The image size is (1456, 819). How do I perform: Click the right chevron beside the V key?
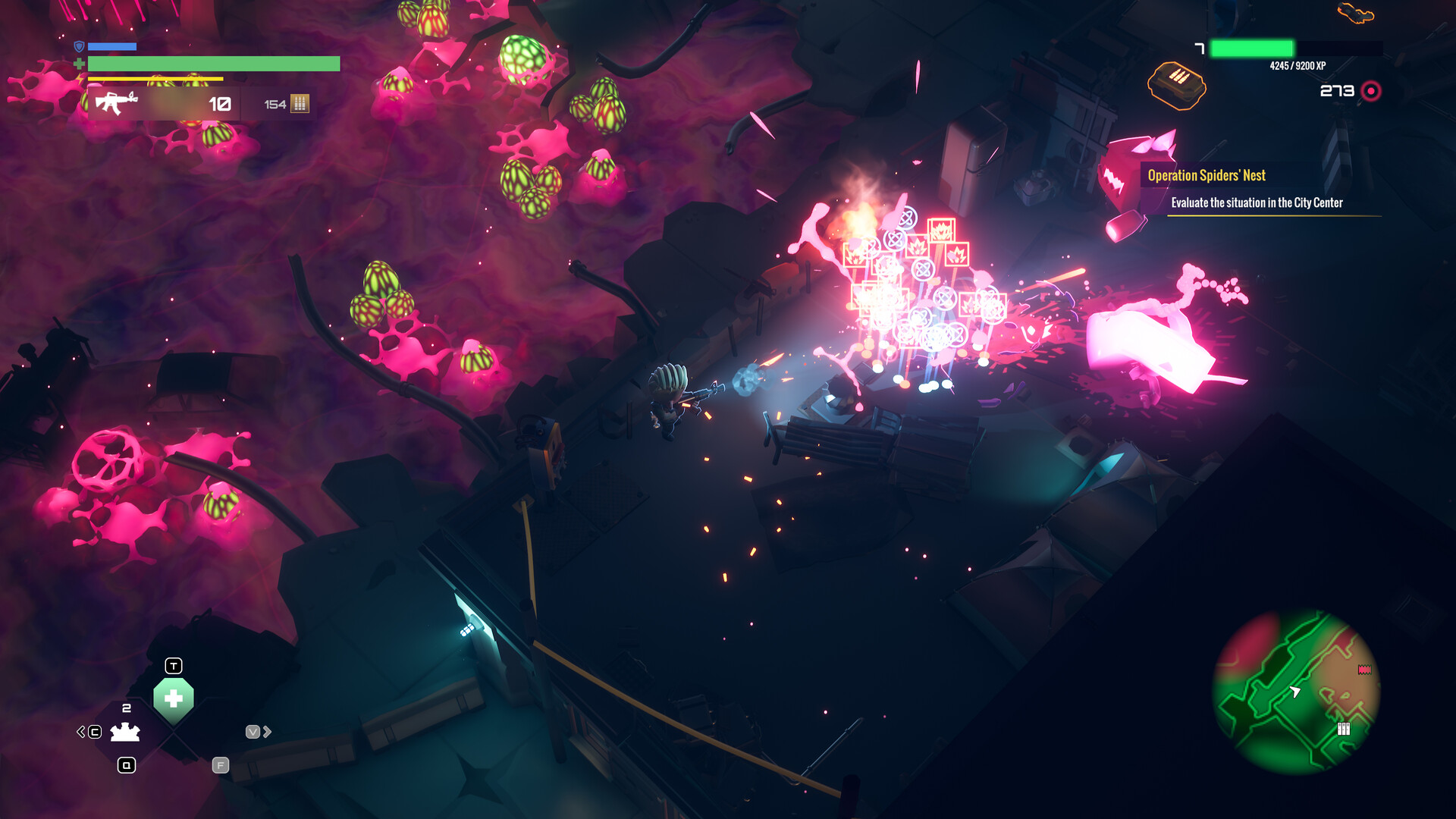tap(267, 732)
